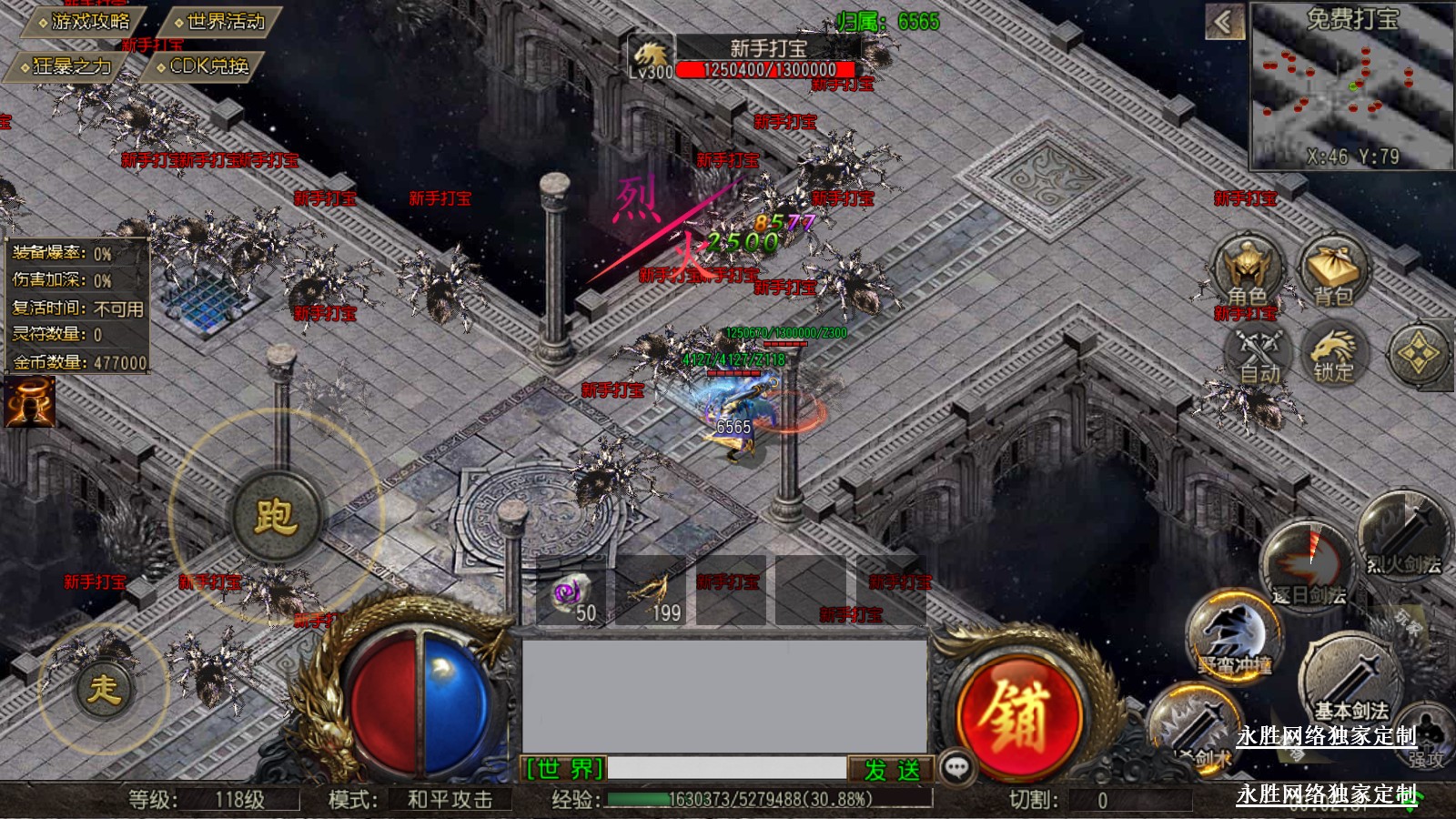Cast the 逐日剑法 skill

coord(1309,566)
